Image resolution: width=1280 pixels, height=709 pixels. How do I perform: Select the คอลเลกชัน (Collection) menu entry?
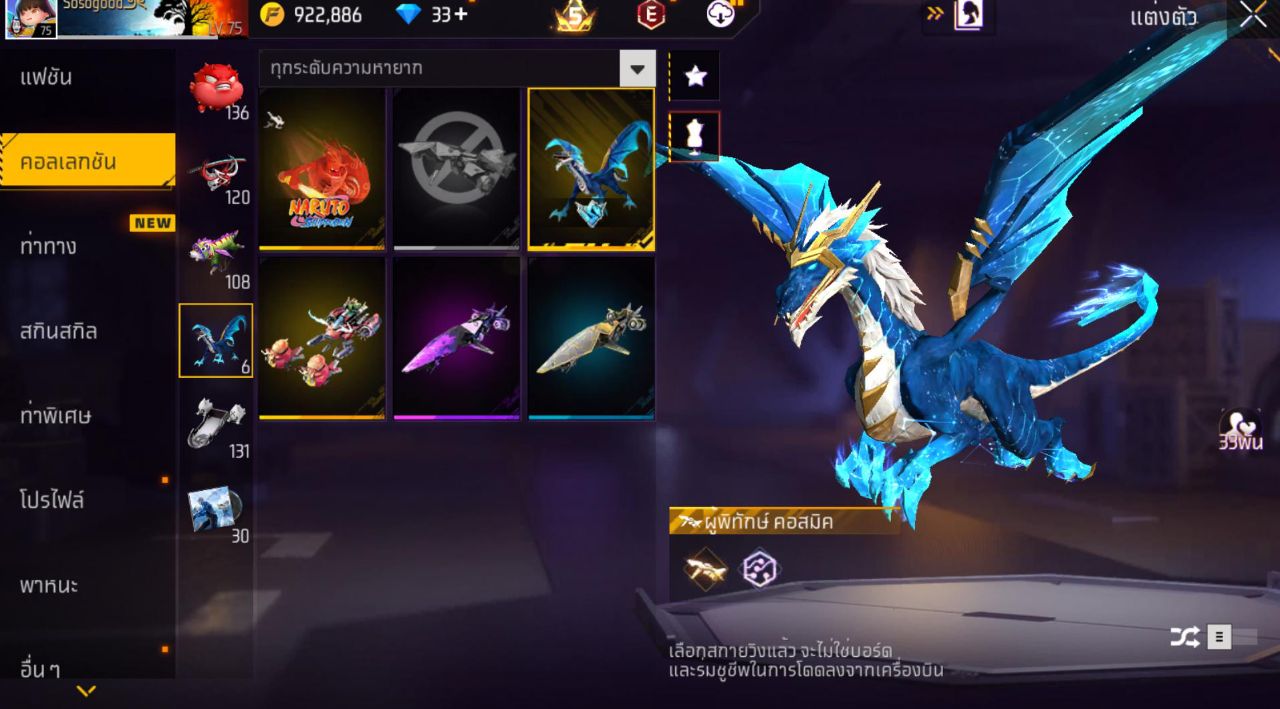[x=70, y=162]
